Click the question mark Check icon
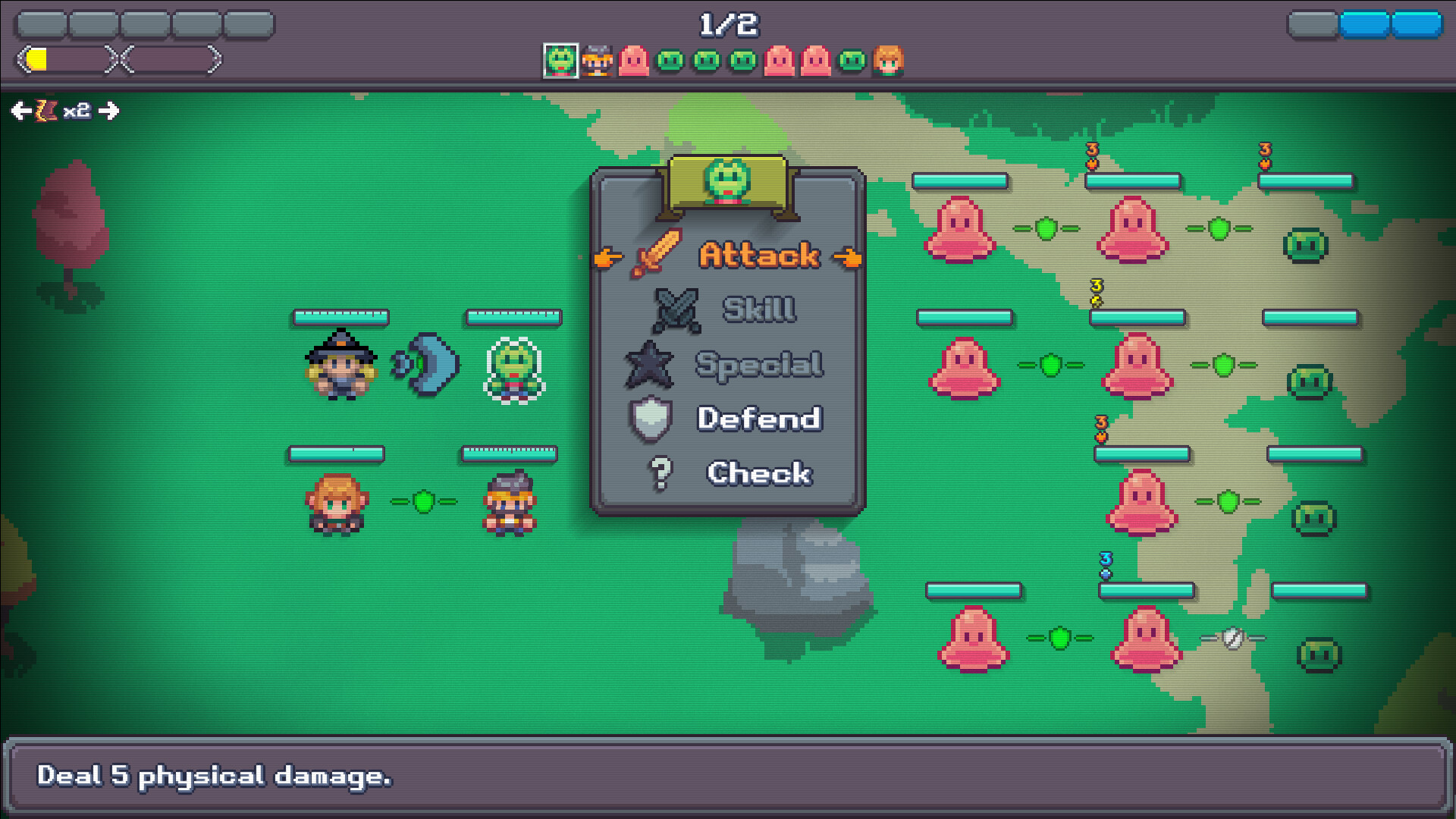 click(x=663, y=472)
